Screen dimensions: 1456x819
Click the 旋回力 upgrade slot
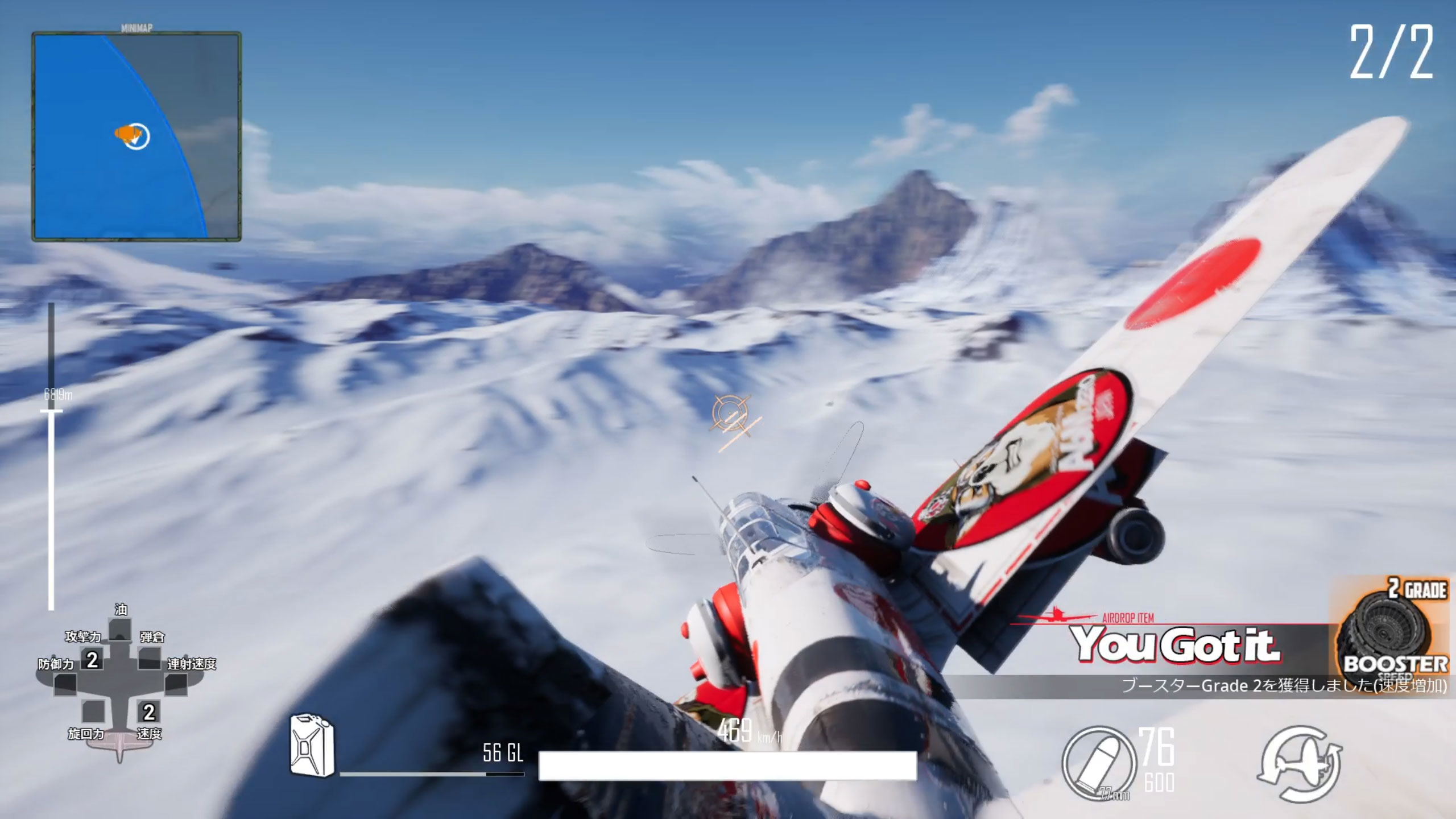coord(93,712)
